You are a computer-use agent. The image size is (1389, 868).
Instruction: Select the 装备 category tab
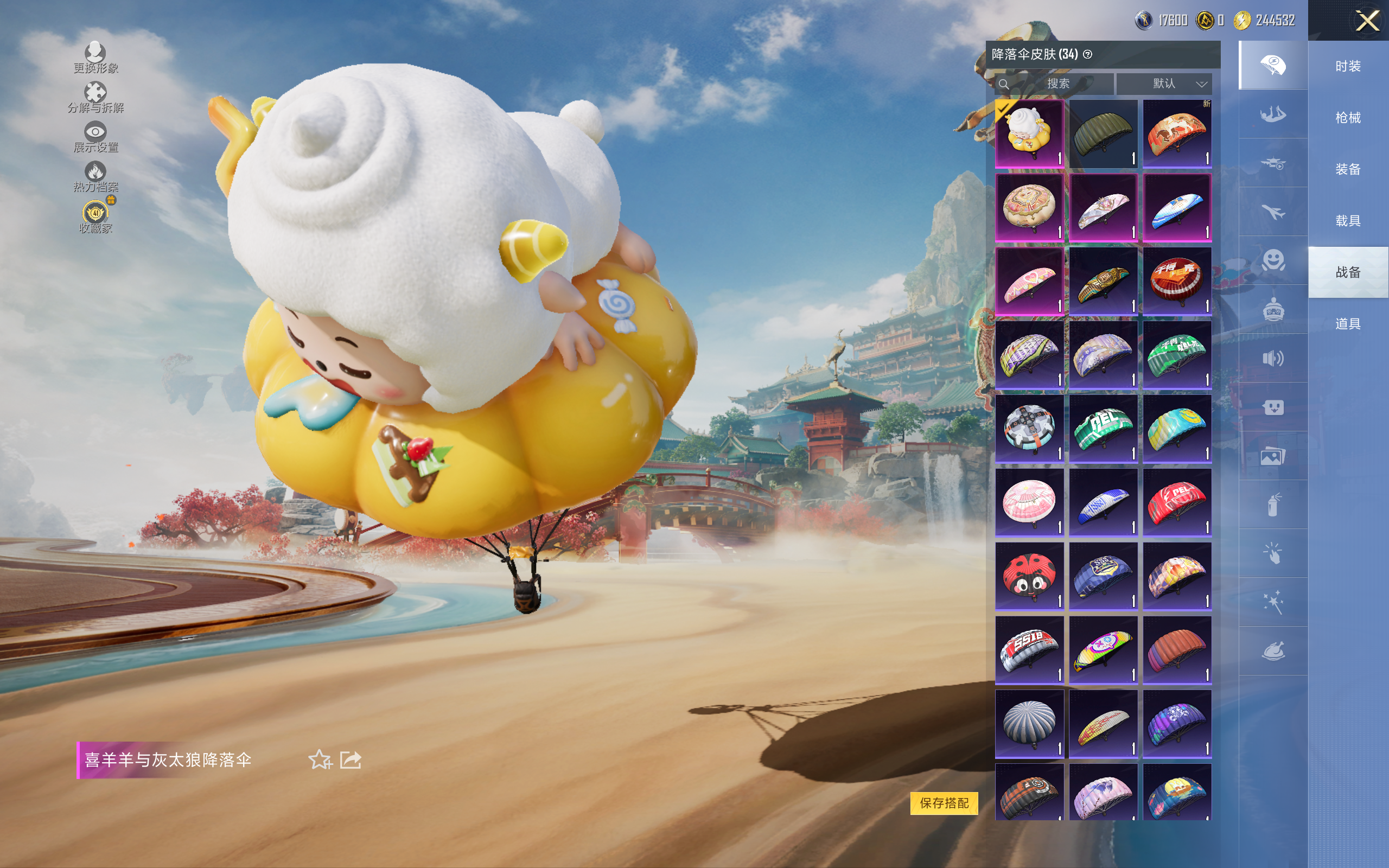[x=1348, y=169]
